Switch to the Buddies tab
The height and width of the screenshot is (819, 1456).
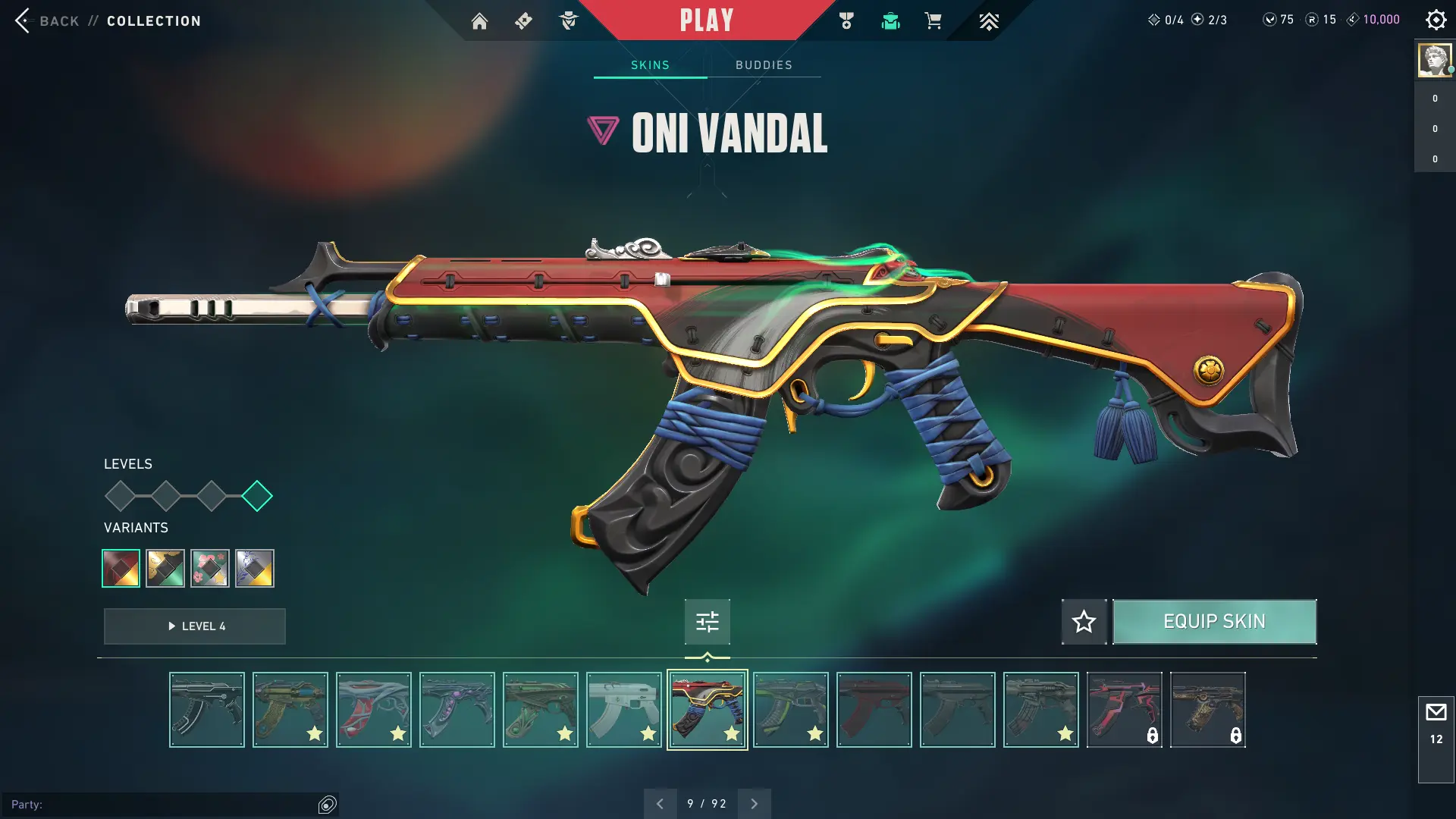(x=764, y=65)
